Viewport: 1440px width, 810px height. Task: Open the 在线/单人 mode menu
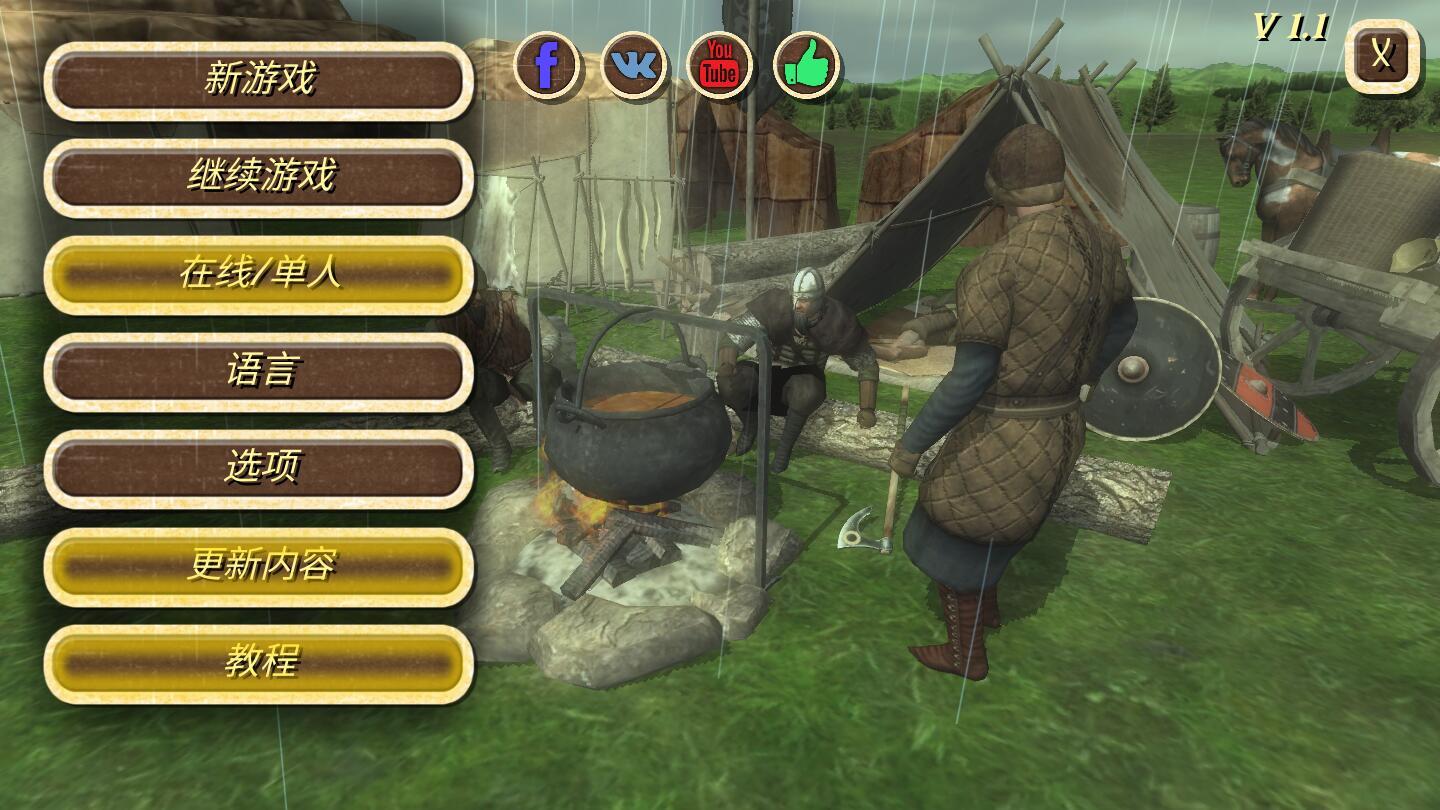(x=259, y=275)
